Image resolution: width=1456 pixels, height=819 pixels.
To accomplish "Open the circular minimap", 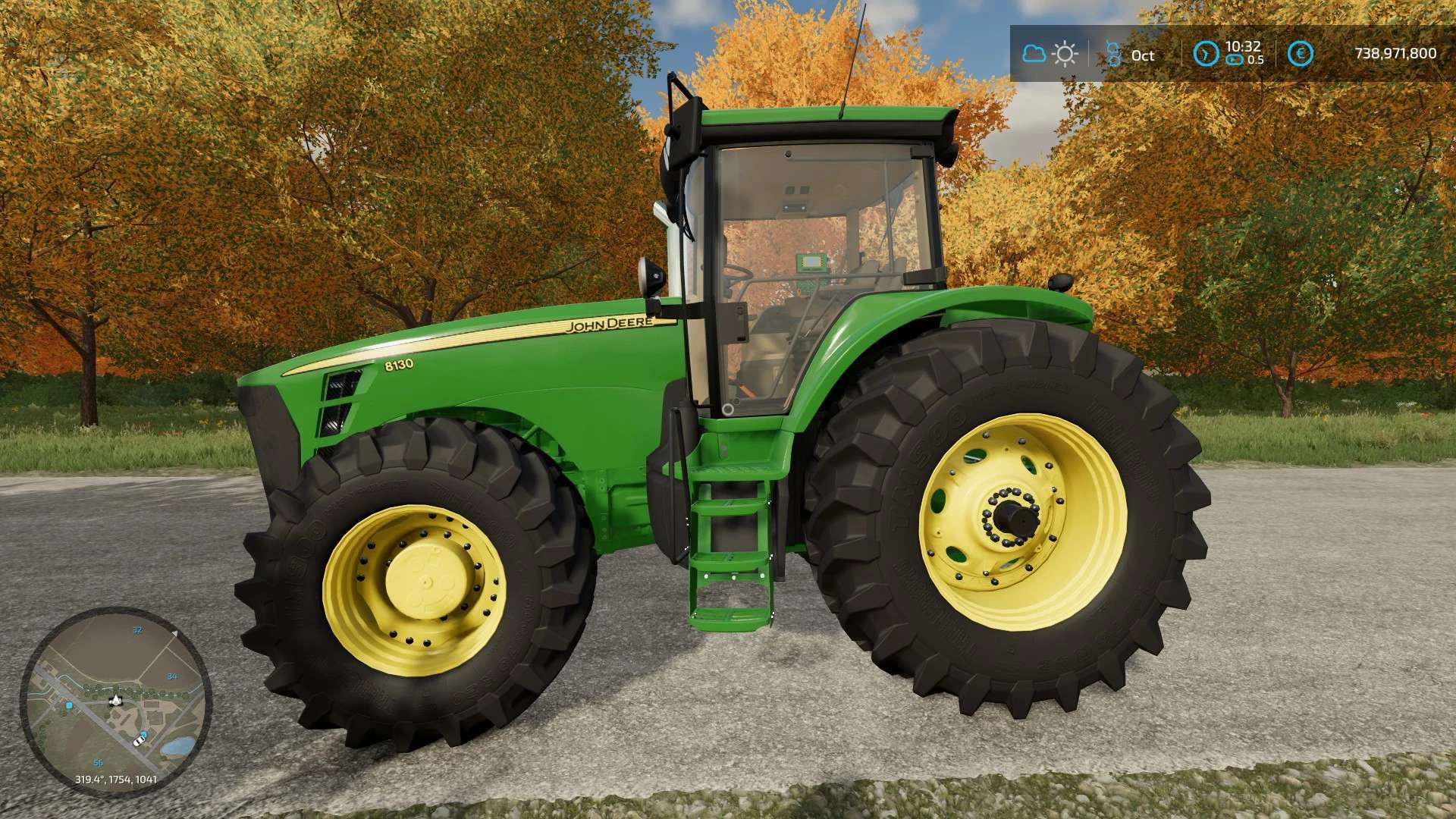I will click(115, 701).
